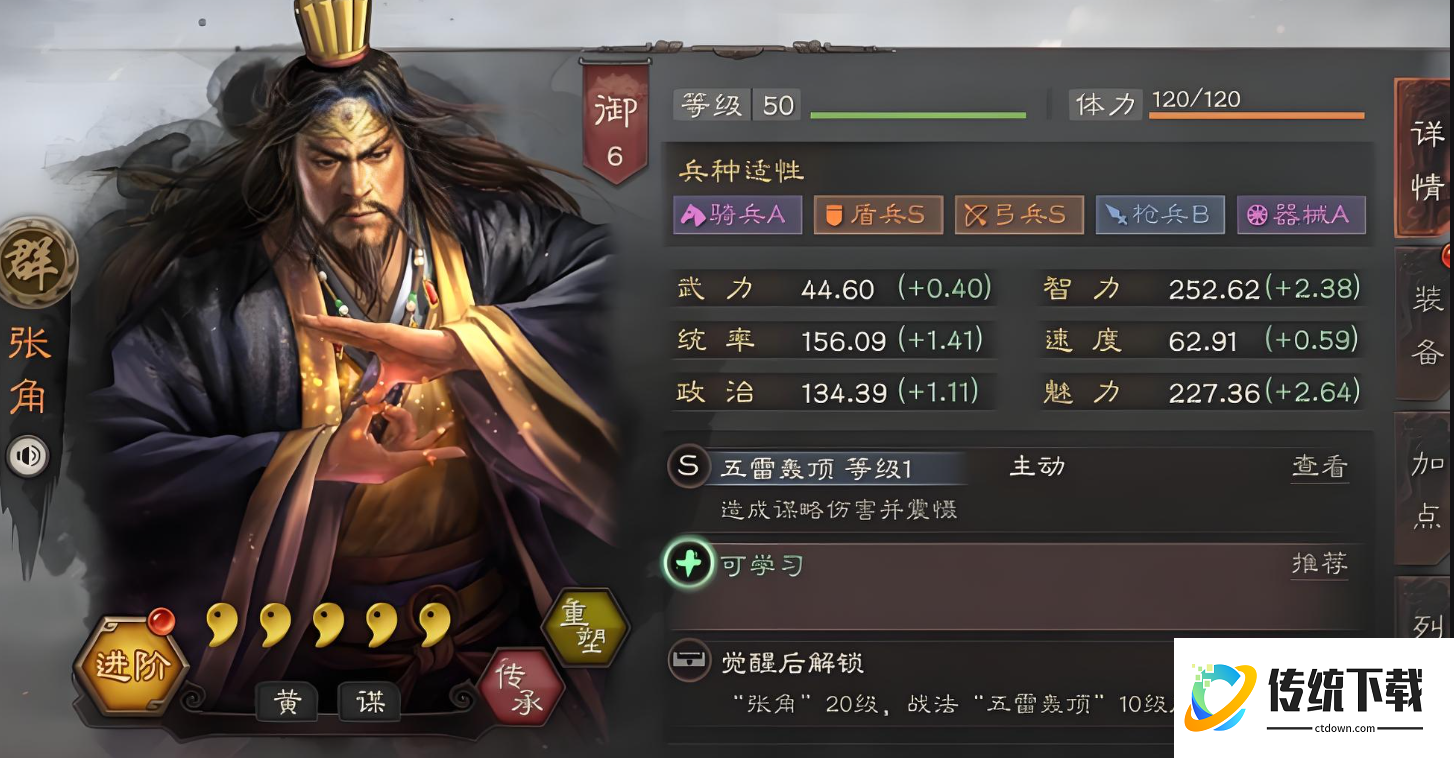Click the 查看 link for the skill

click(1319, 466)
